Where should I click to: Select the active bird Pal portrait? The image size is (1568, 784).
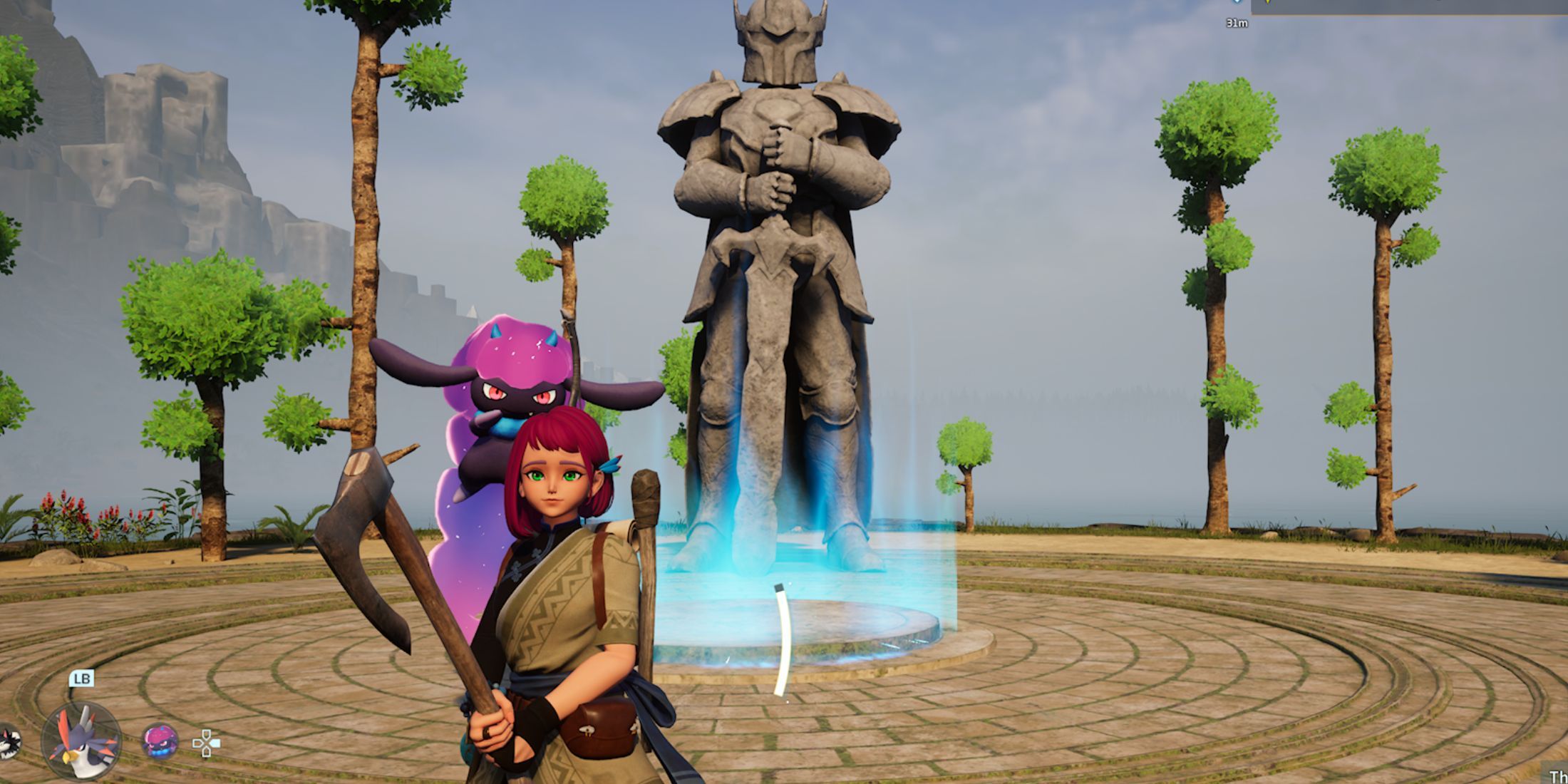coord(81,741)
